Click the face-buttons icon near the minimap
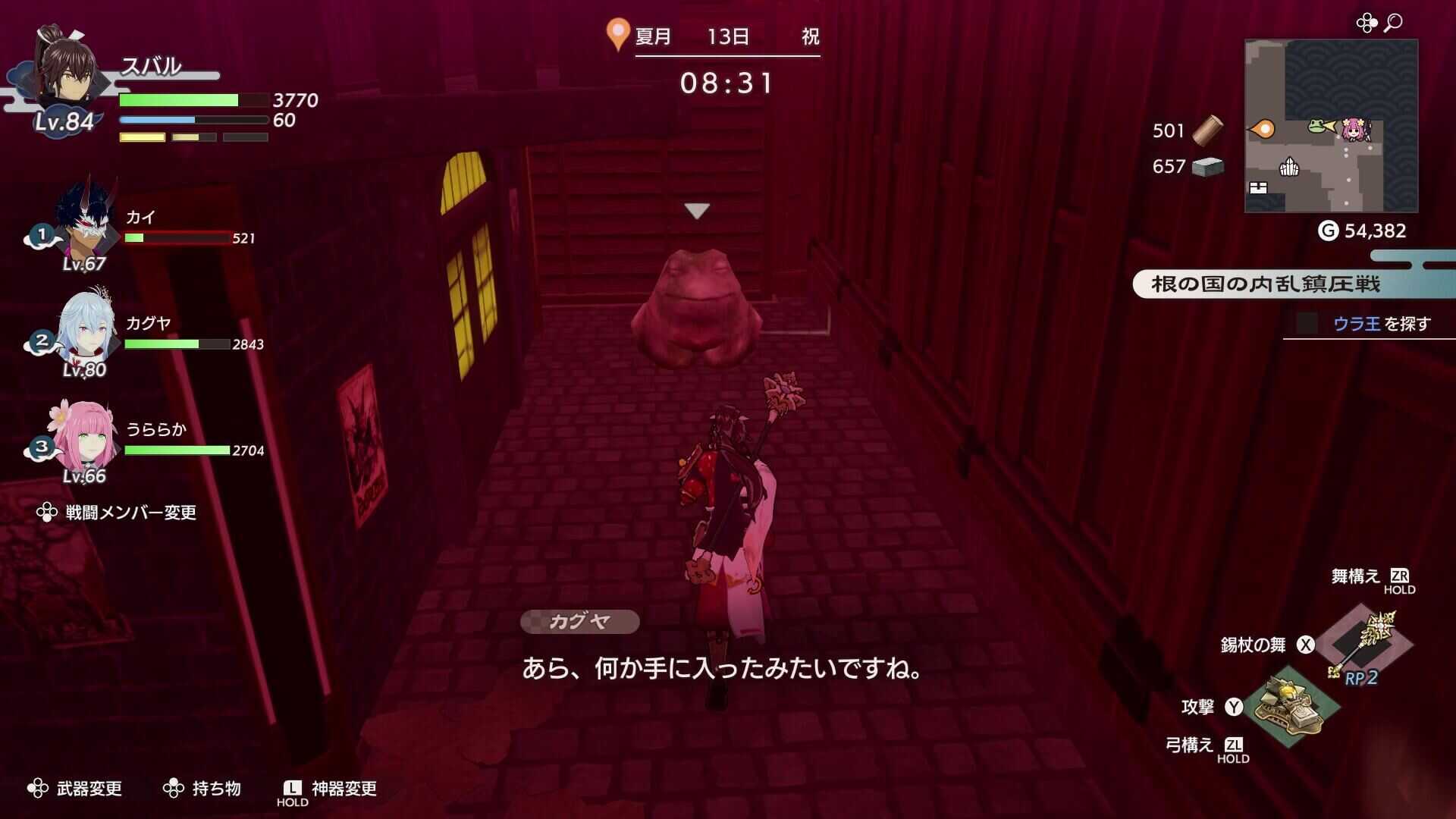The width and height of the screenshot is (1456, 819). (1367, 21)
